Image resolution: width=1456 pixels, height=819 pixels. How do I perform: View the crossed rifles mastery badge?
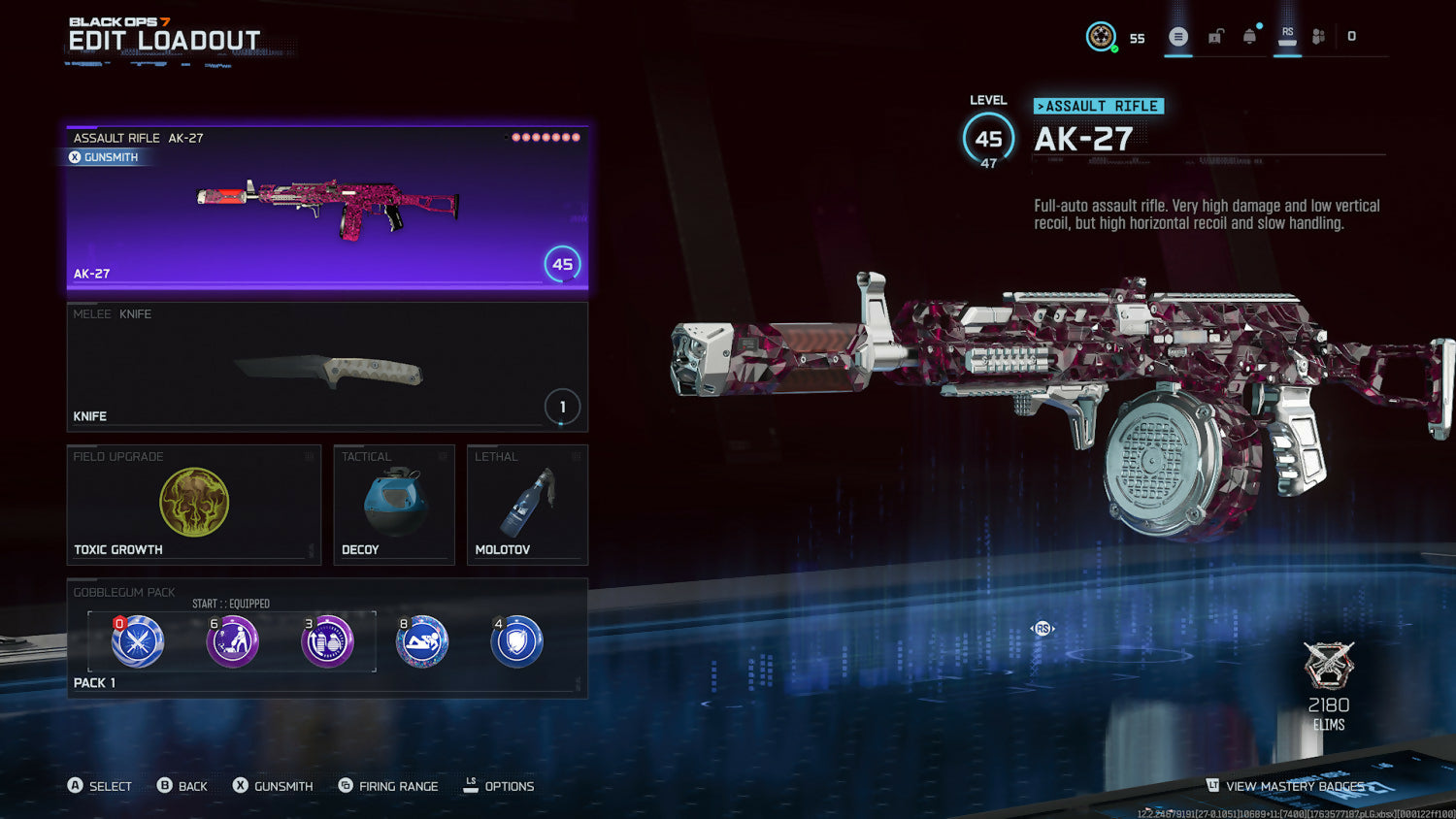[x=1329, y=666]
